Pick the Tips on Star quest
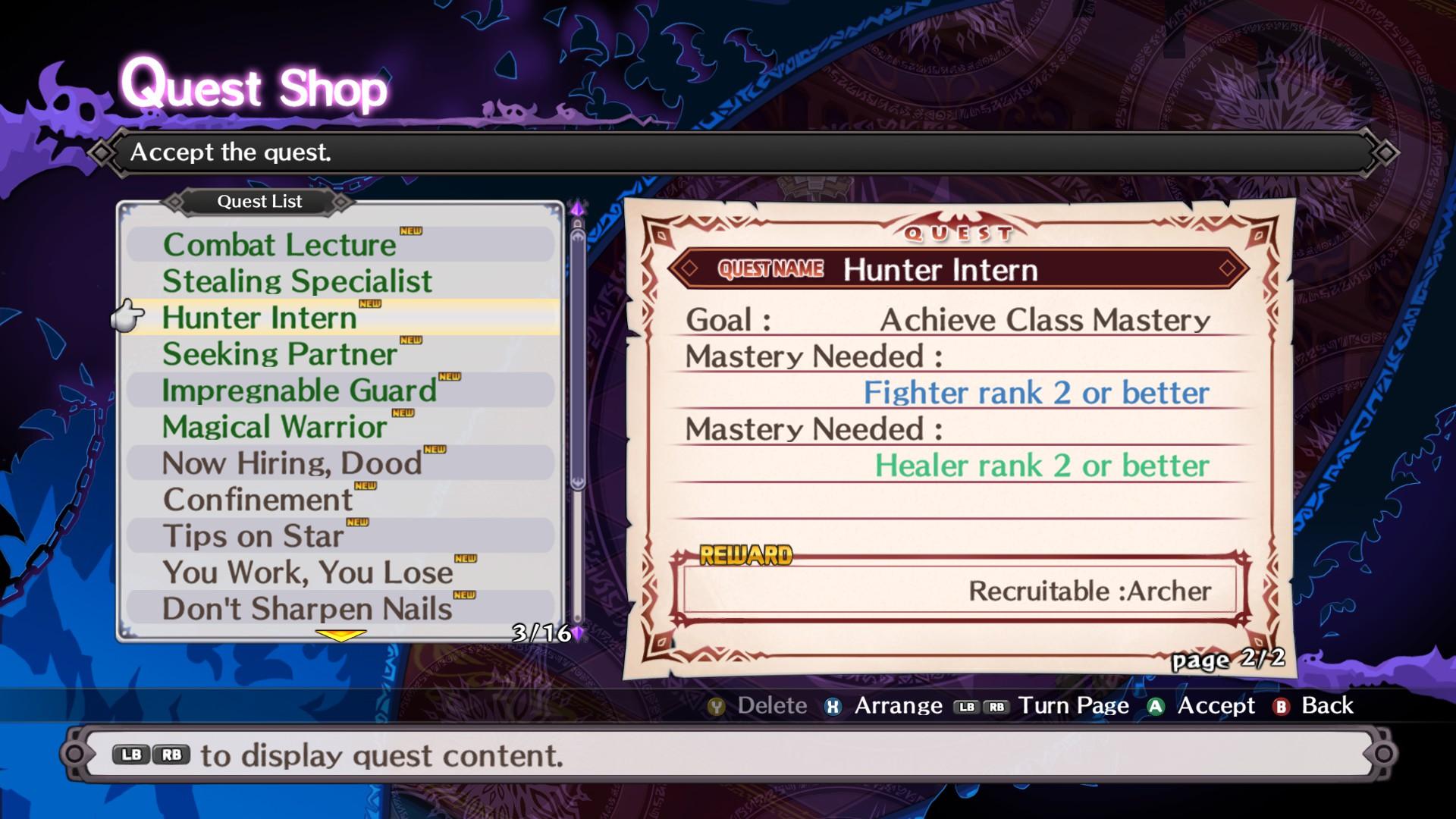The width and height of the screenshot is (1456, 819). [253, 536]
